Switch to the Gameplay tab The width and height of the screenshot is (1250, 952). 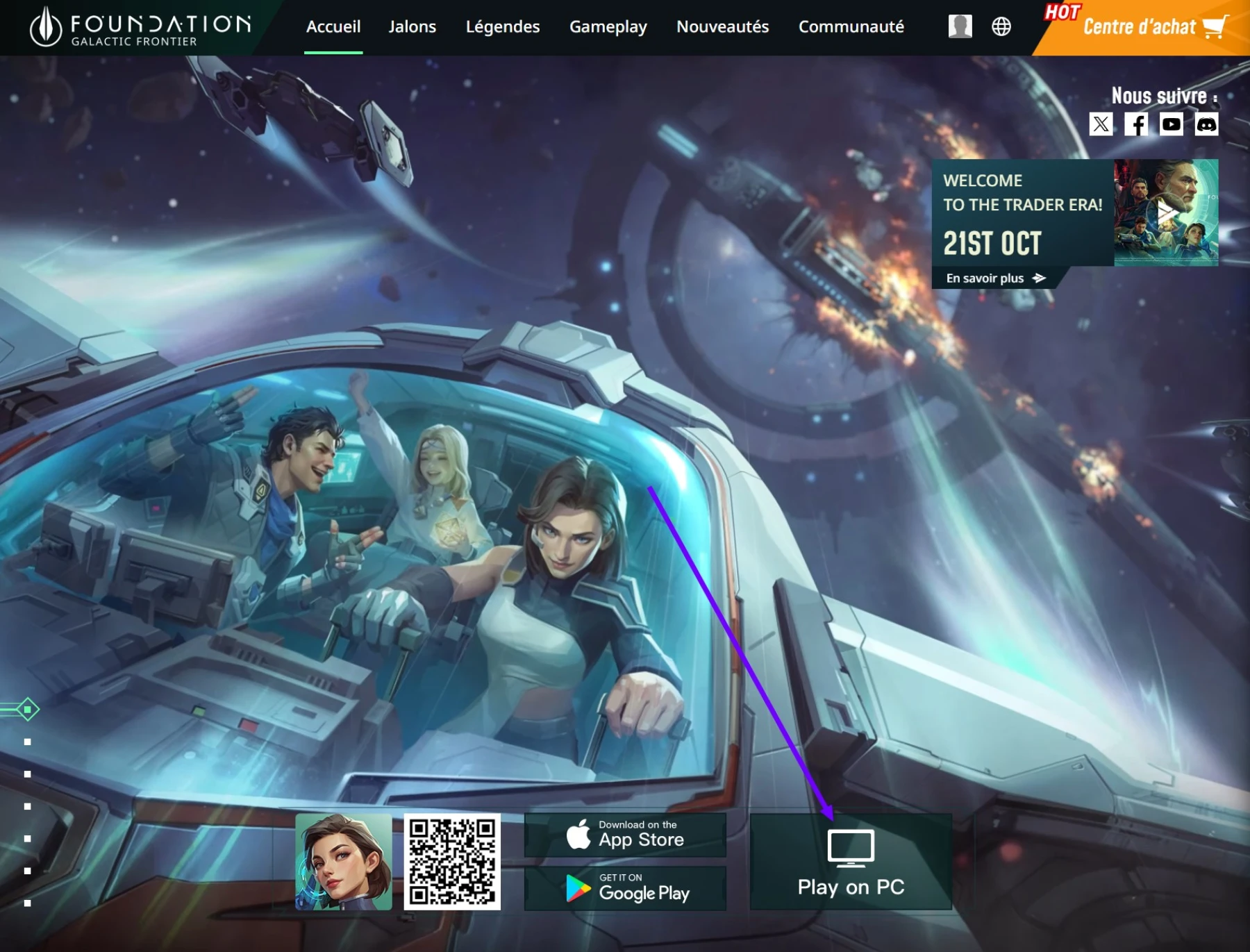click(x=608, y=26)
